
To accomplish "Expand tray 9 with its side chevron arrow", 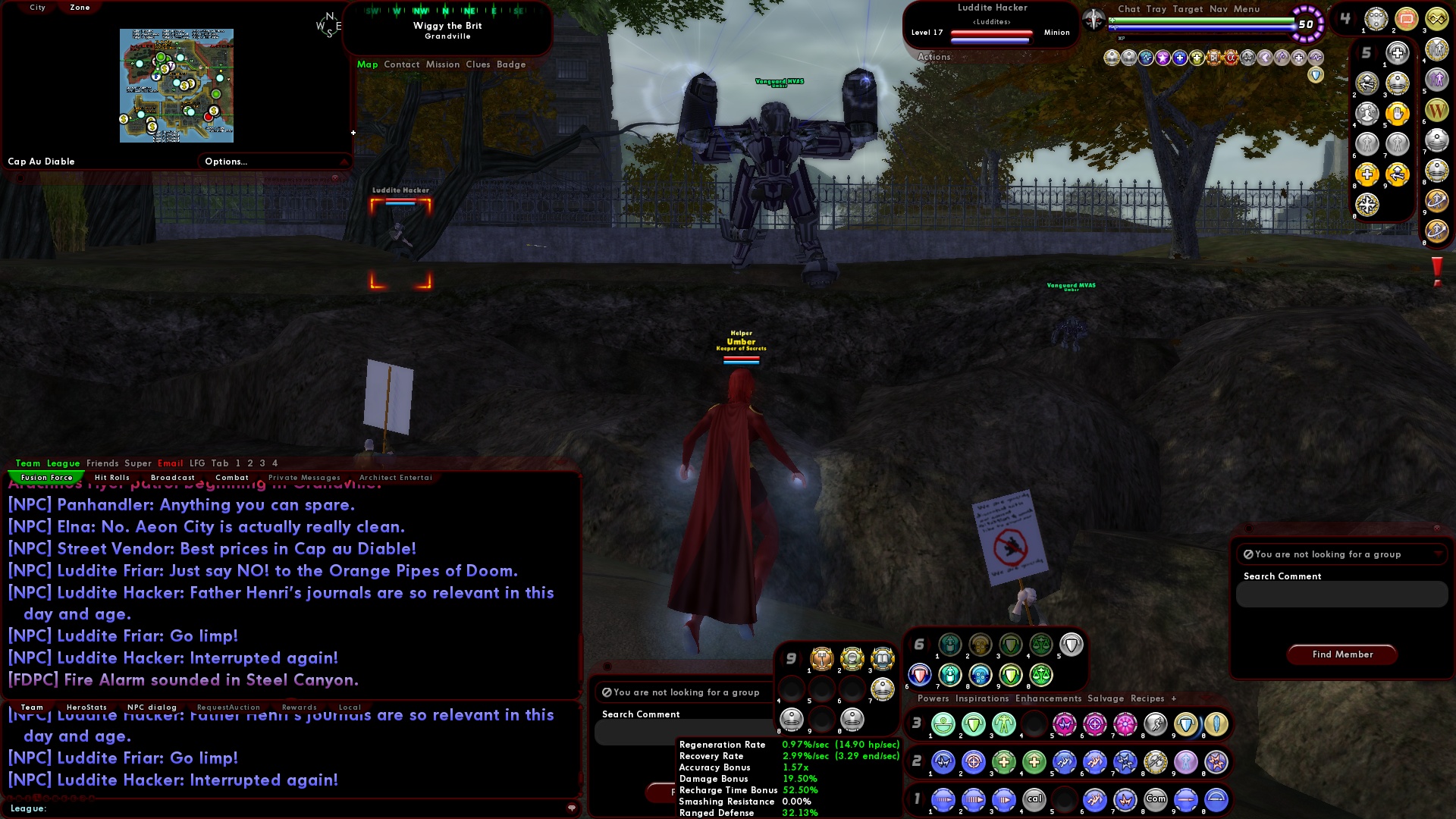I will (x=801, y=658).
